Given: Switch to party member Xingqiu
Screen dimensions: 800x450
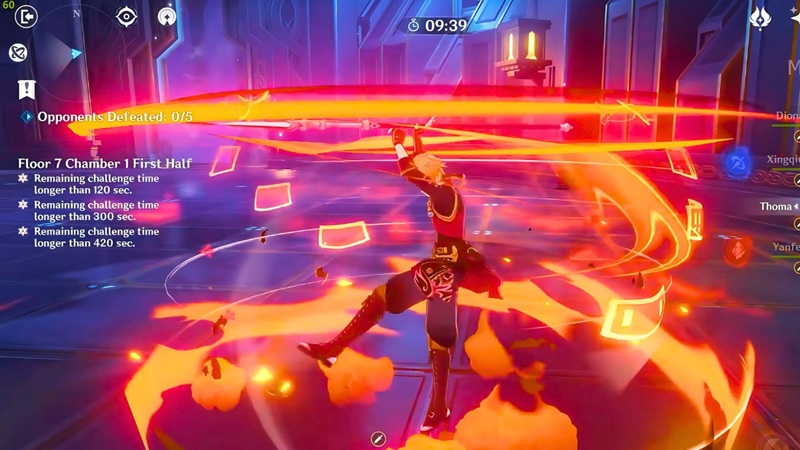Looking at the screenshot, I should (x=780, y=160).
